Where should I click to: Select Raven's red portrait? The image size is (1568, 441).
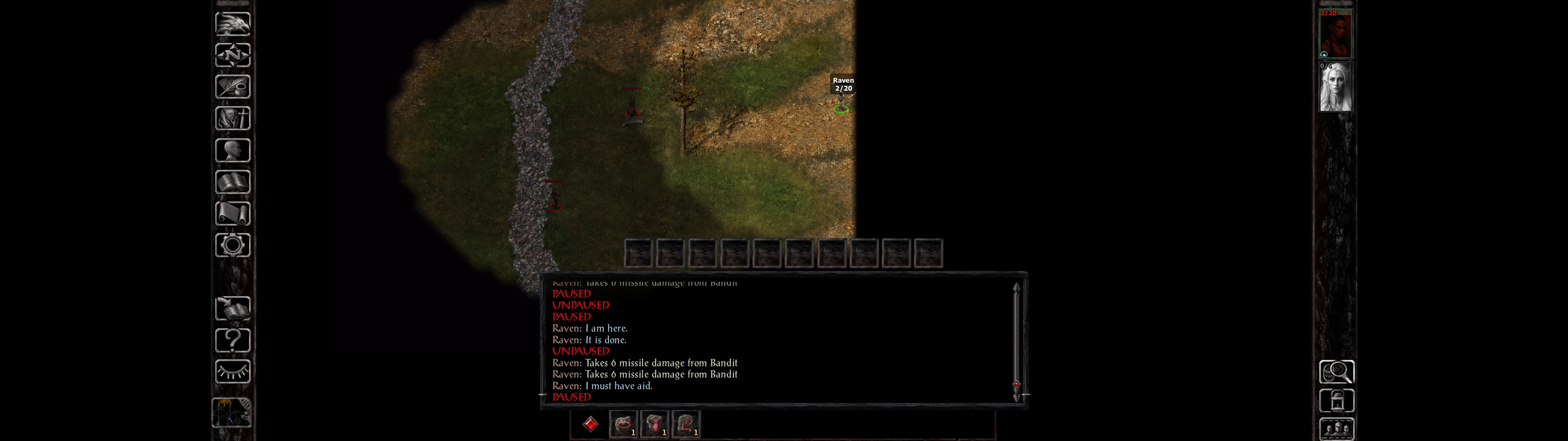[x=1336, y=33]
